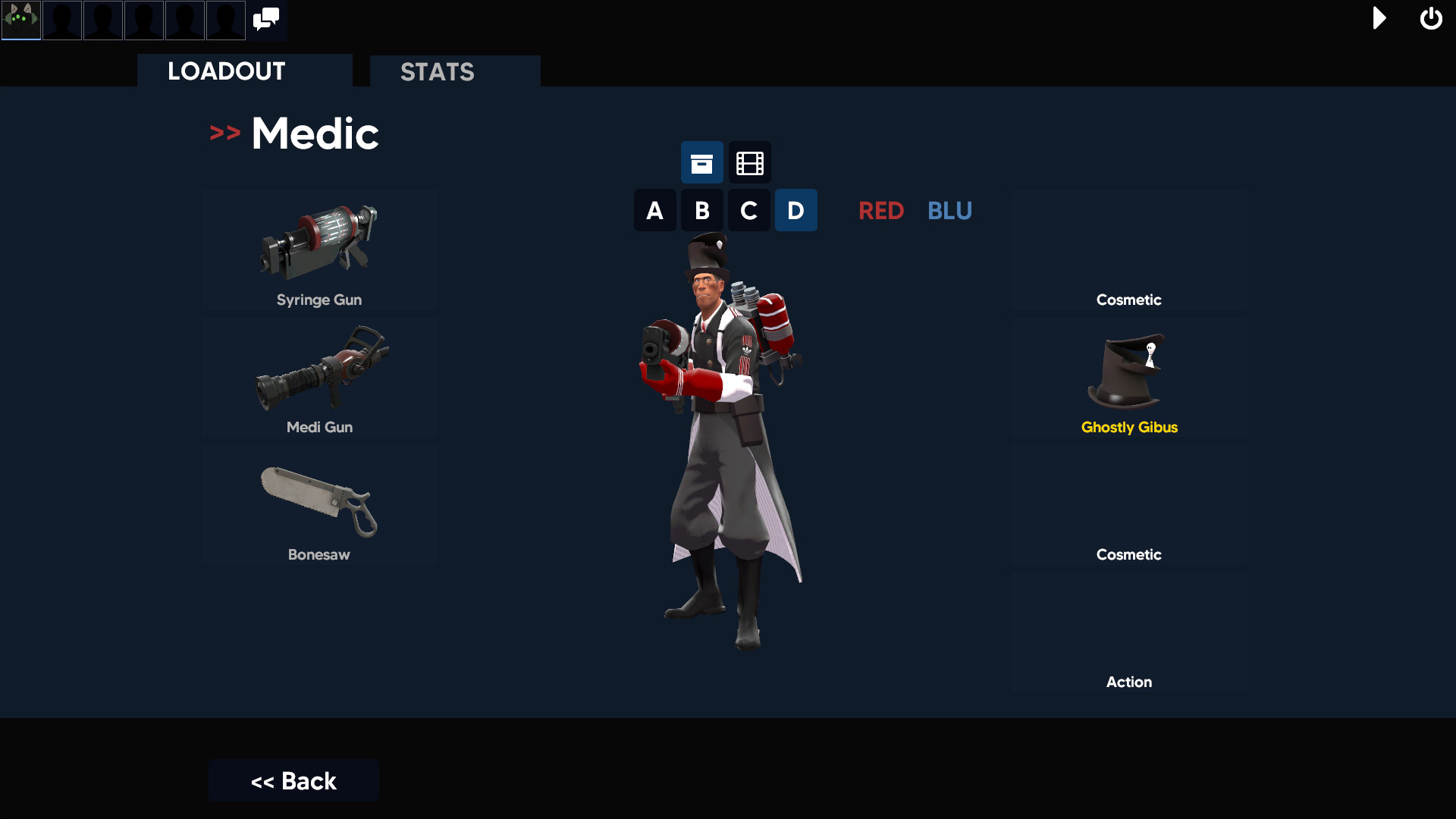The height and width of the screenshot is (819, 1456).
Task: Select loadout preset B
Action: tap(701, 210)
